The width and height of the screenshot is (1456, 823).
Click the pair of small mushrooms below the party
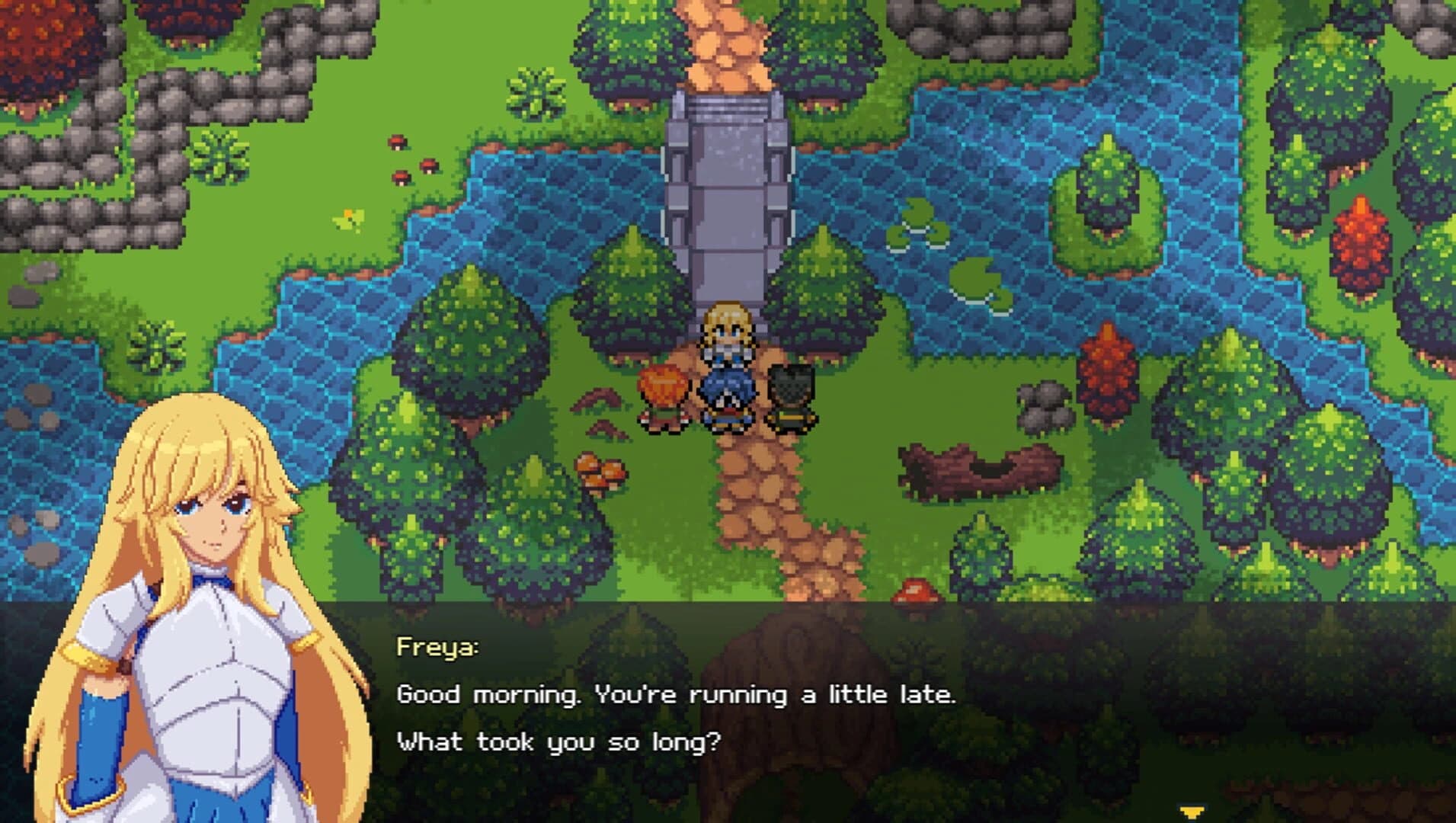[x=596, y=467]
